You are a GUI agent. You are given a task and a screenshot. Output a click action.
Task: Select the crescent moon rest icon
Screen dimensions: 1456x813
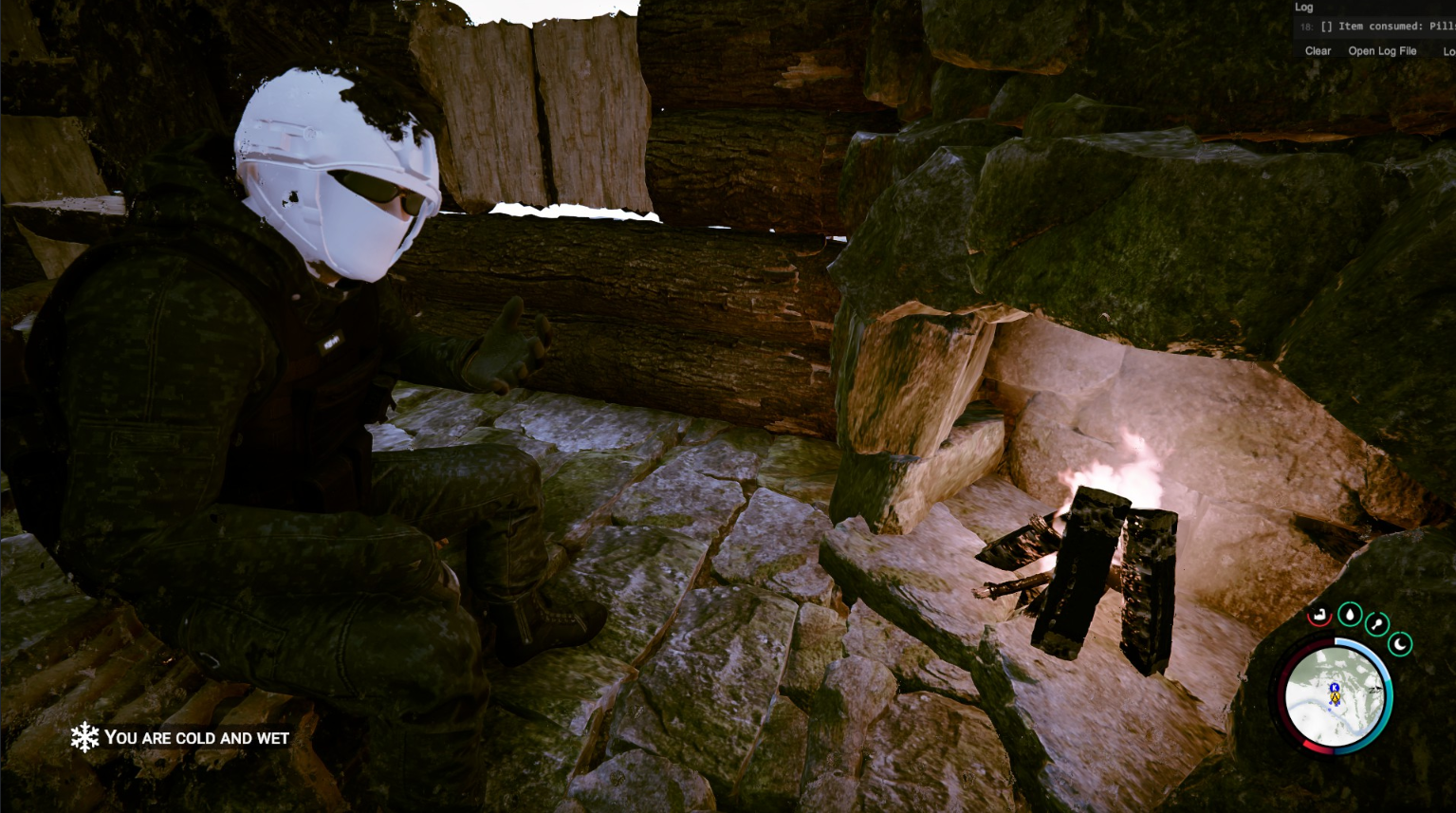point(1401,645)
